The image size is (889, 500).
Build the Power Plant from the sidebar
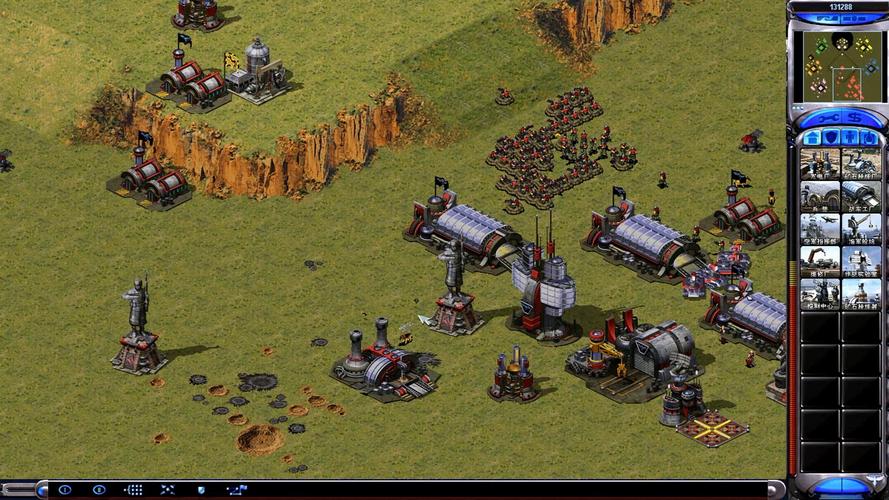(819, 164)
